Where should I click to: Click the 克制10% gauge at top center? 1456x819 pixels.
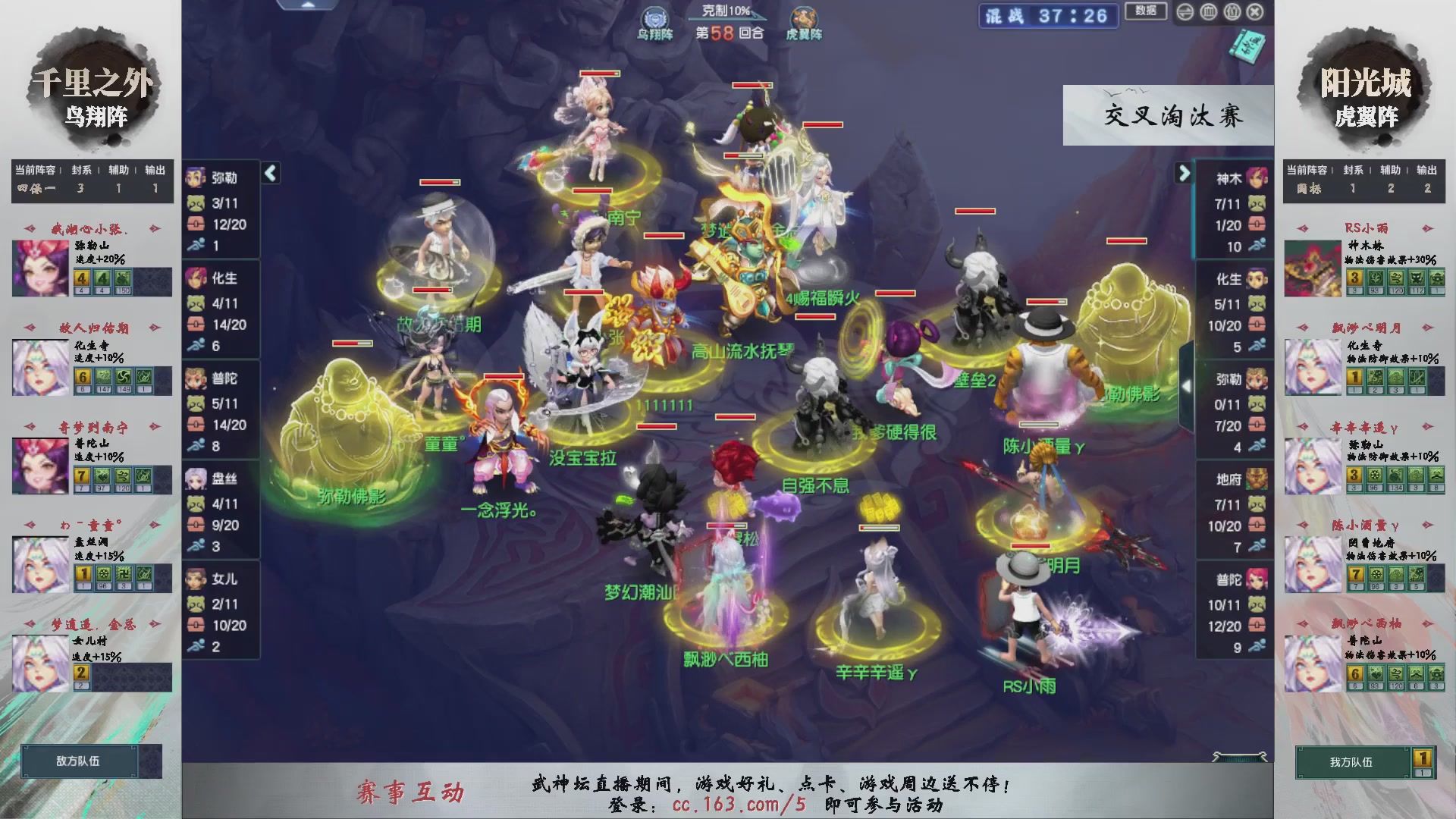click(x=724, y=9)
